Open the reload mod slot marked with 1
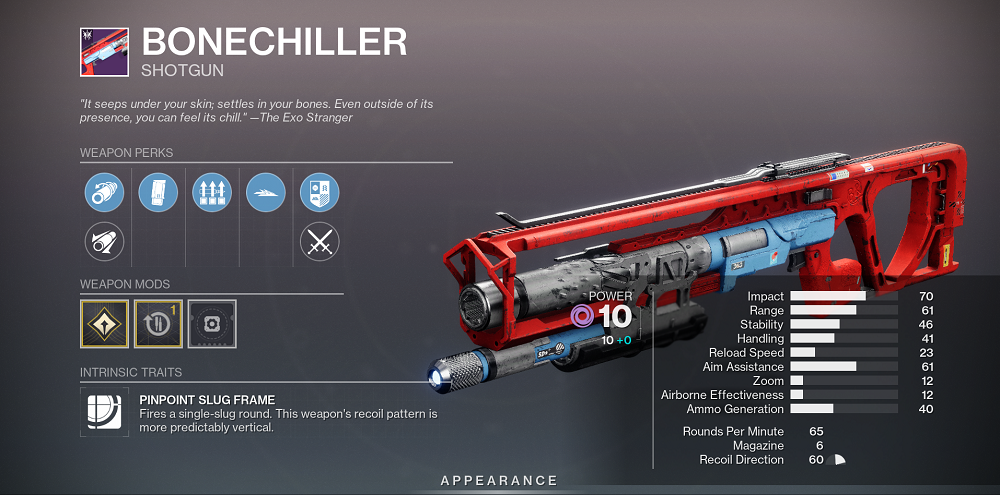This screenshot has width=1000, height=495. pos(158,323)
